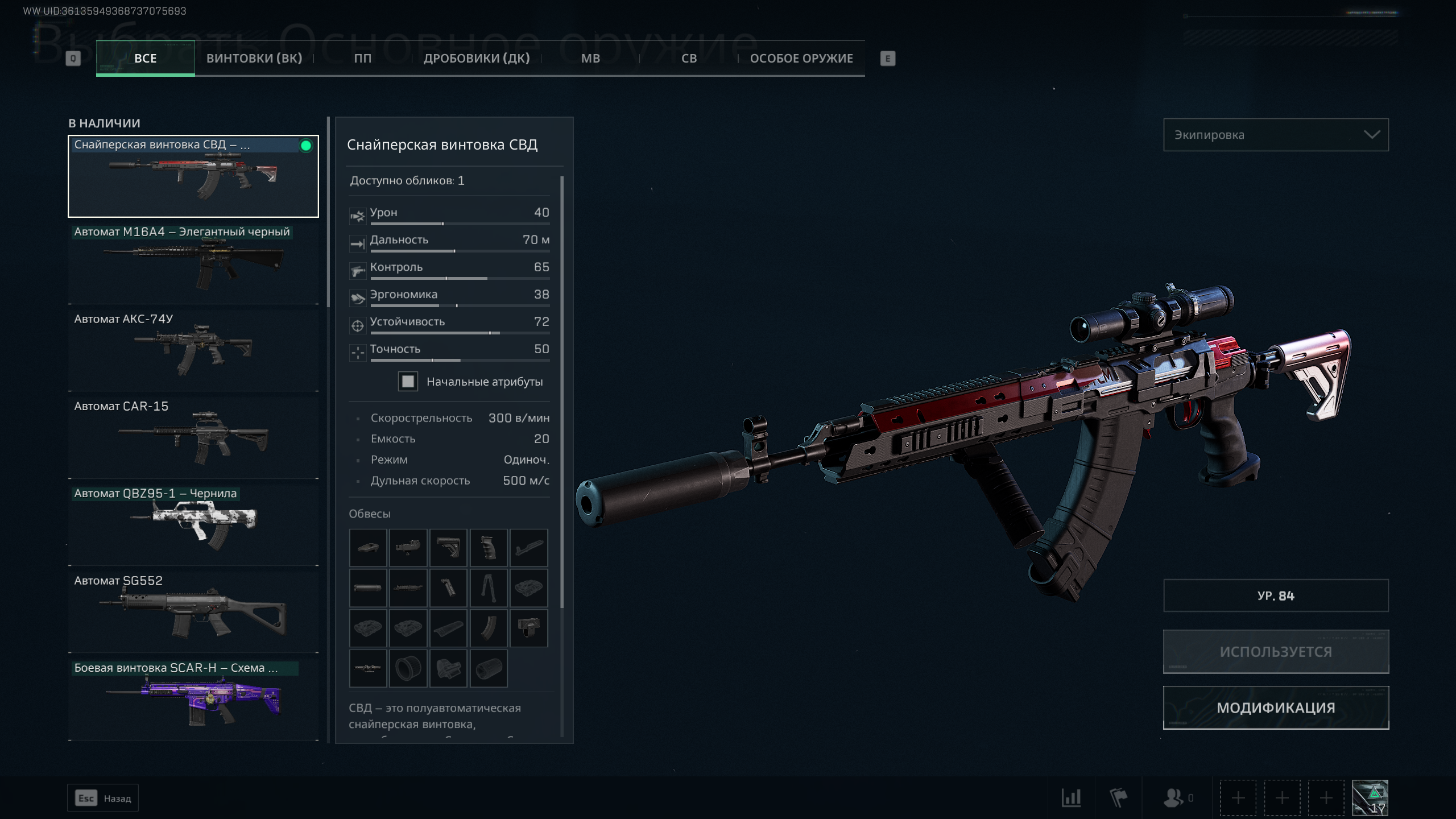Screen dimensions: 1456x819
Task: Choose the Автомат QBZ95-1 Чернила skin
Action: (x=193, y=523)
